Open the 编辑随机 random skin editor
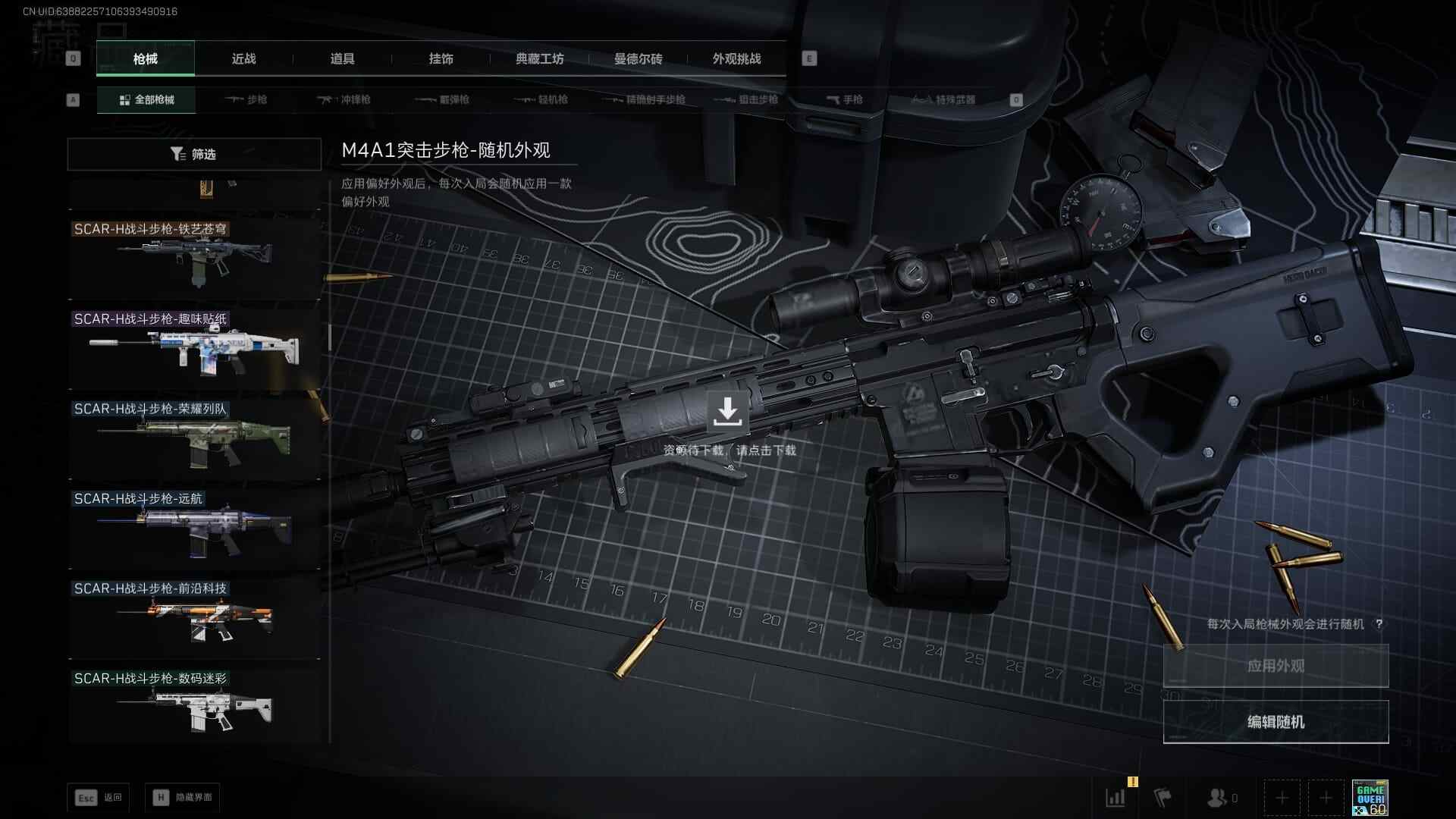This screenshot has width=1456, height=819. tap(1276, 722)
